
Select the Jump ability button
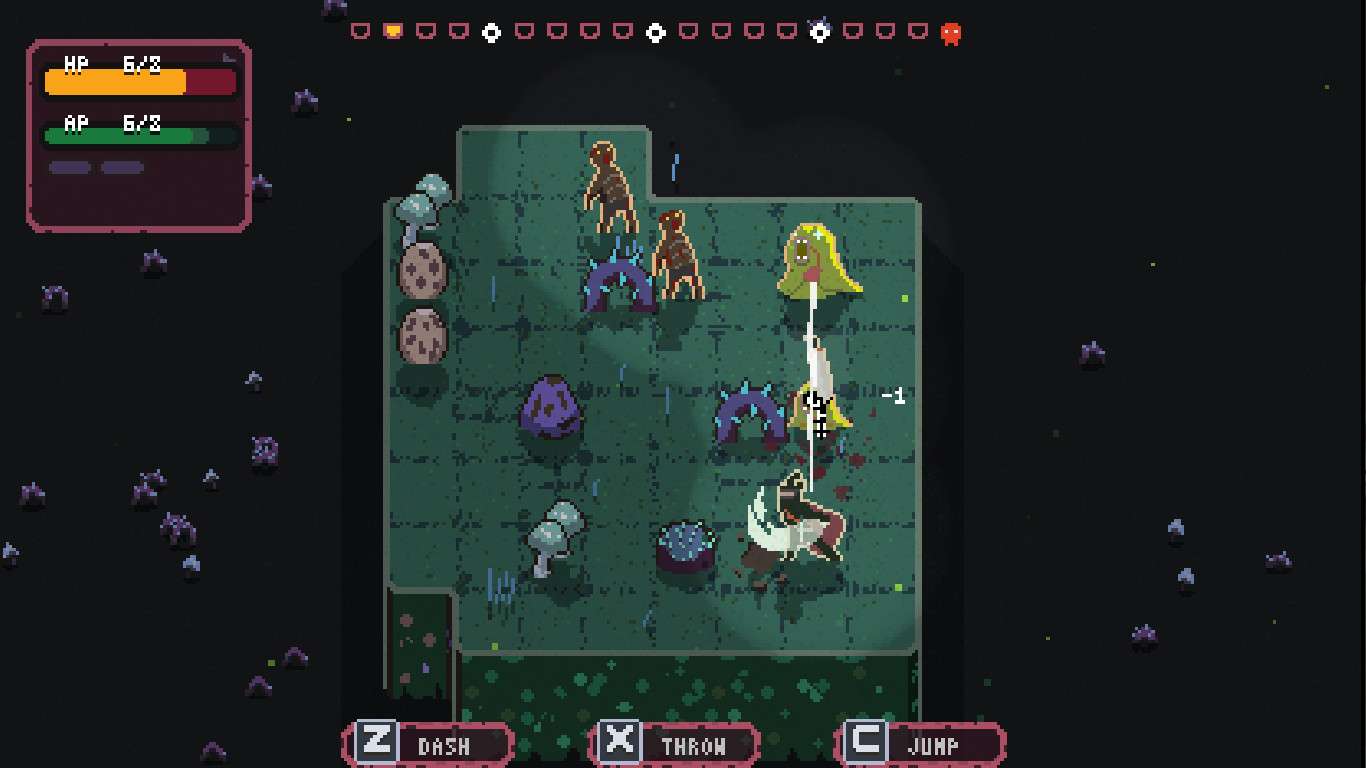[921, 745]
